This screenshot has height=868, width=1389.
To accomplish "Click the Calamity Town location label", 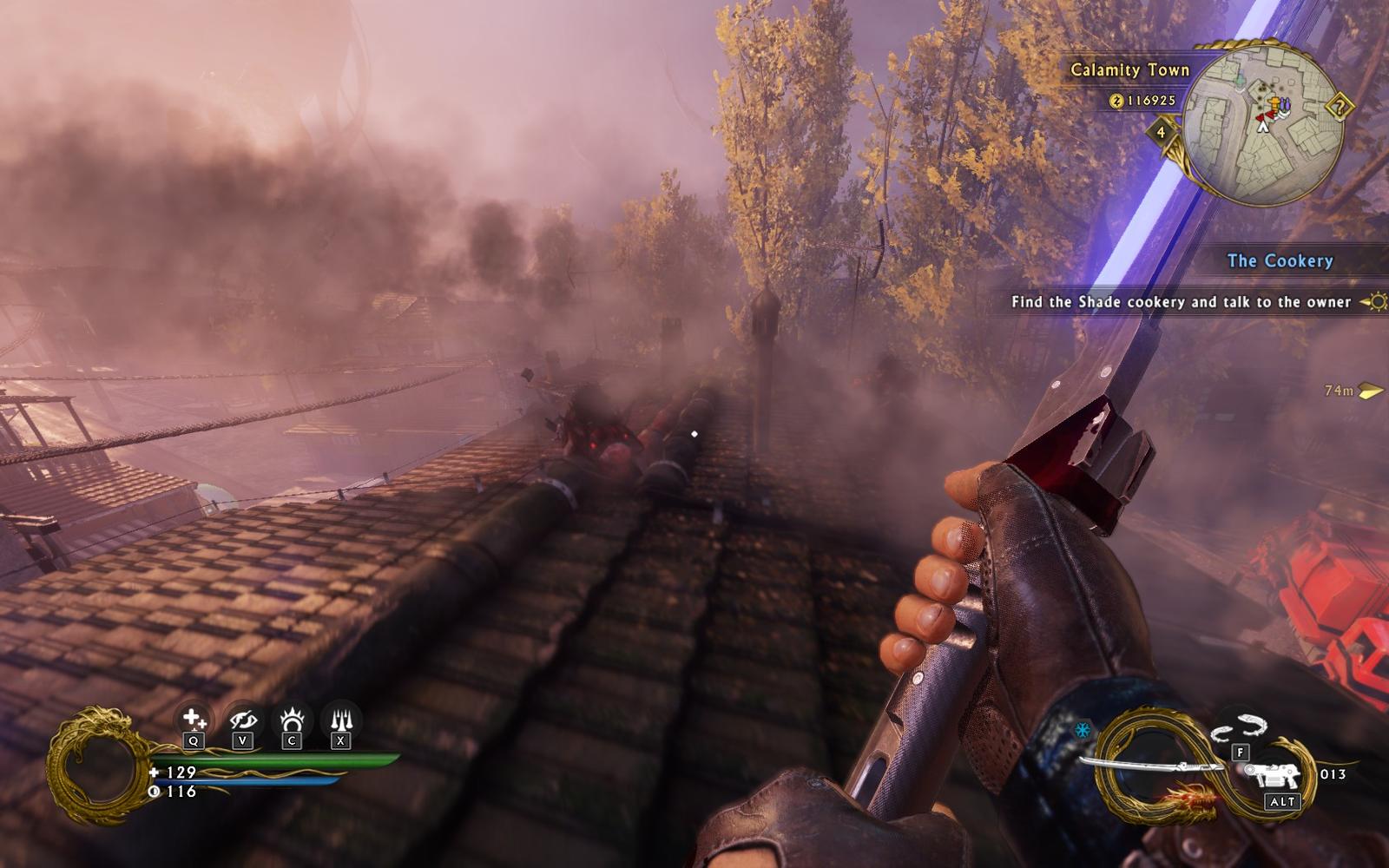I will tap(1129, 70).
